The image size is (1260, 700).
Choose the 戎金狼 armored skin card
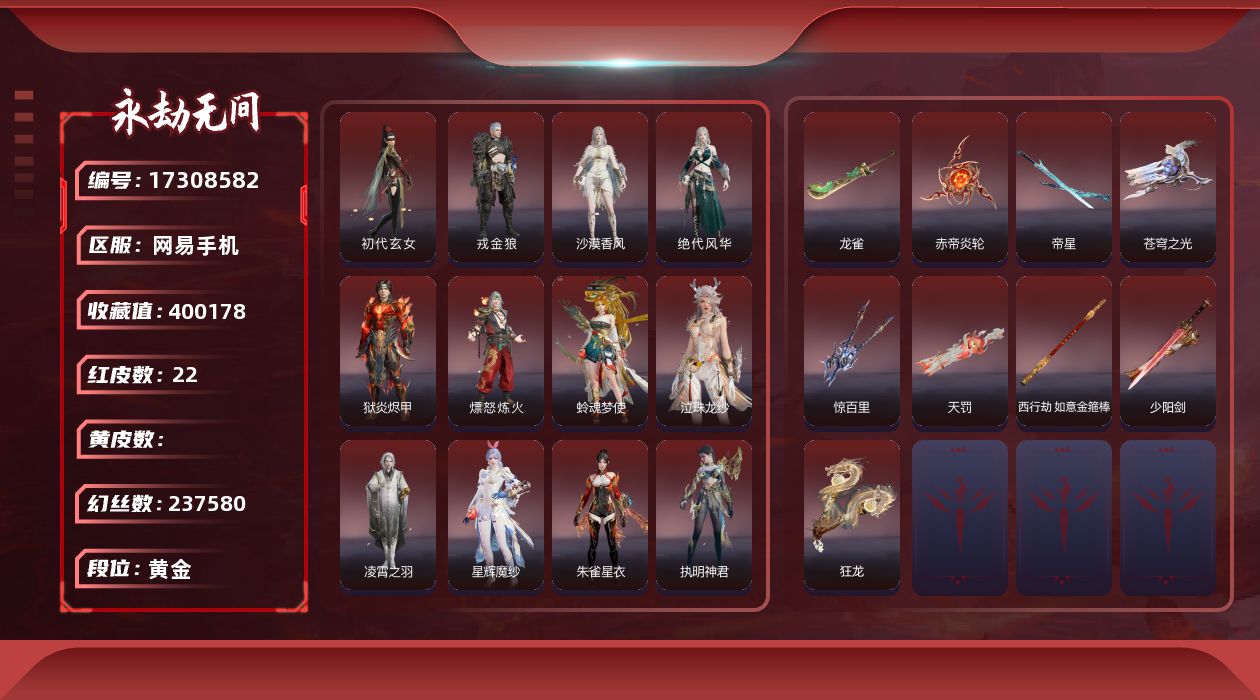(496, 187)
